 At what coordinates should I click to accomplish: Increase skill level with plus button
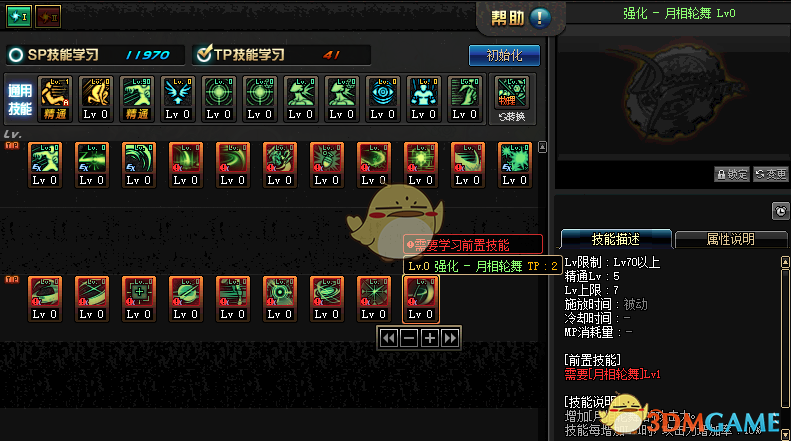point(430,338)
